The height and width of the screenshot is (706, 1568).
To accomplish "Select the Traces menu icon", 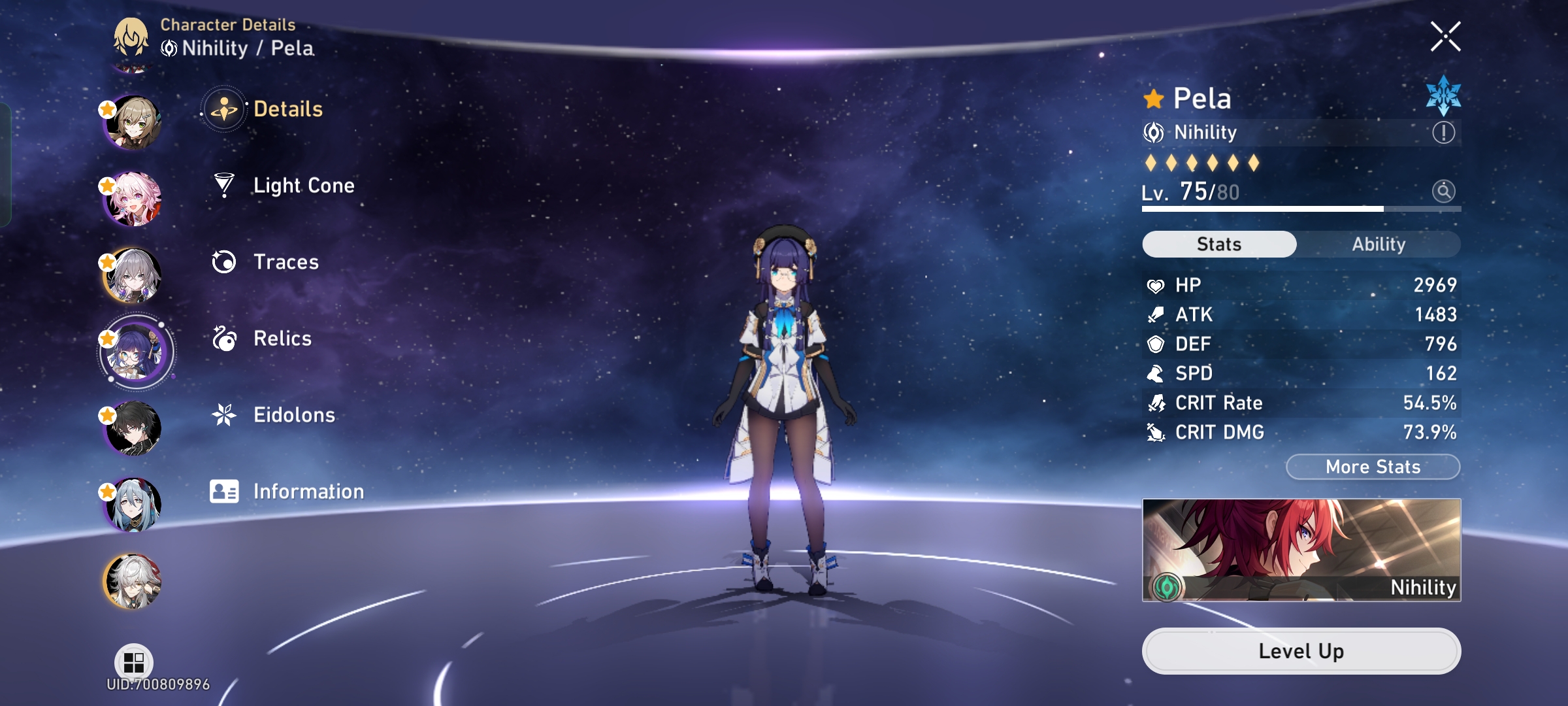I will [224, 261].
